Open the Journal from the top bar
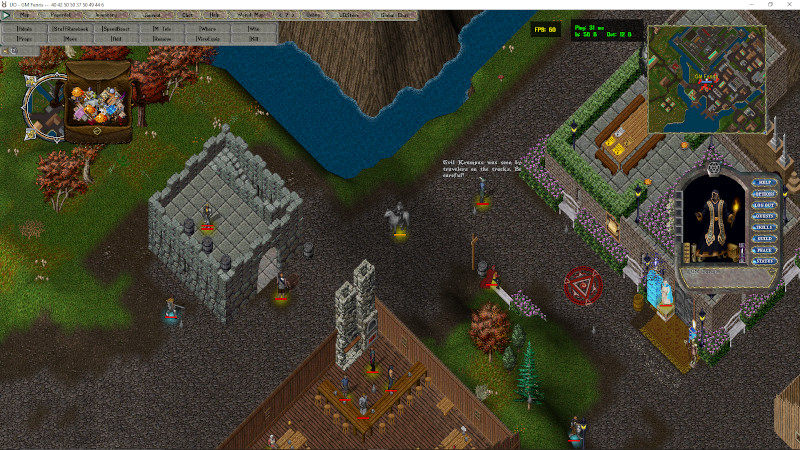The width and height of the screenshot is (800, 450). tap(151, 15)
